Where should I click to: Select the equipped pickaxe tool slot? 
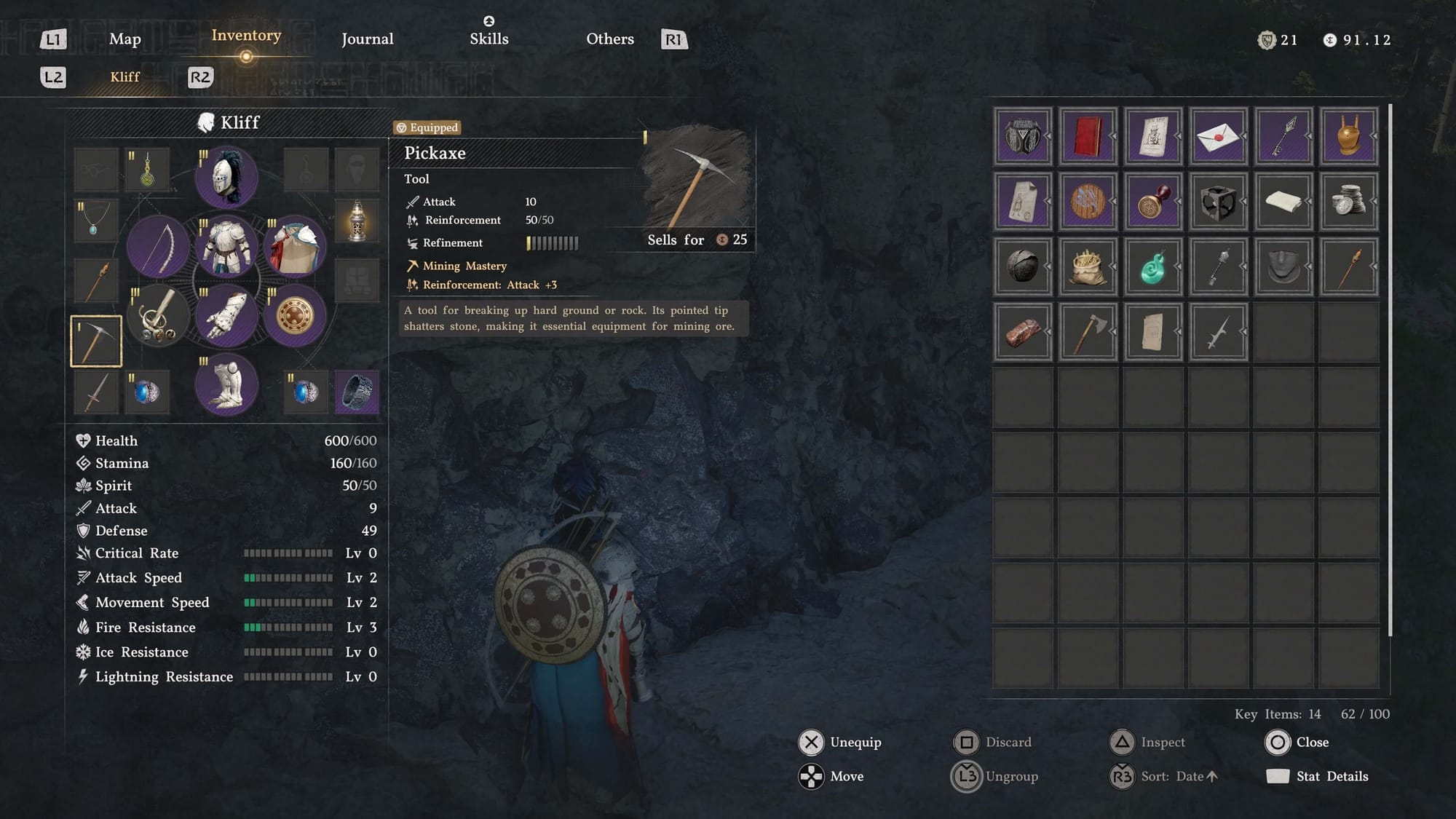coord(96,341)
